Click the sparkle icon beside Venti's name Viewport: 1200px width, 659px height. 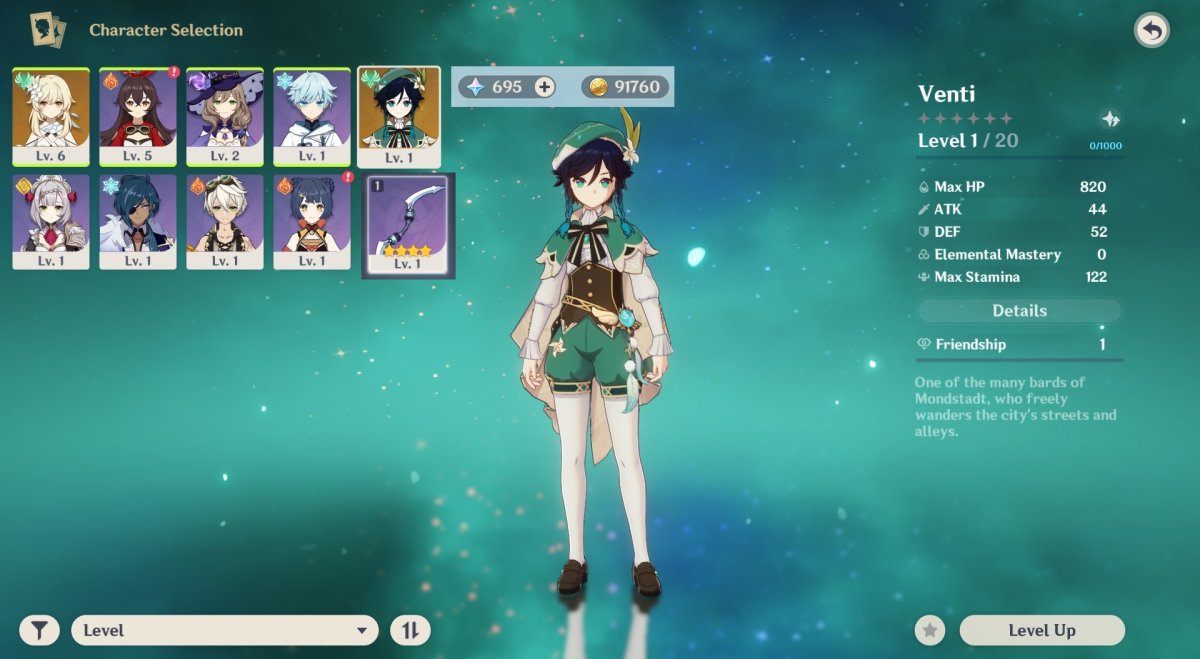[1110, 119]
